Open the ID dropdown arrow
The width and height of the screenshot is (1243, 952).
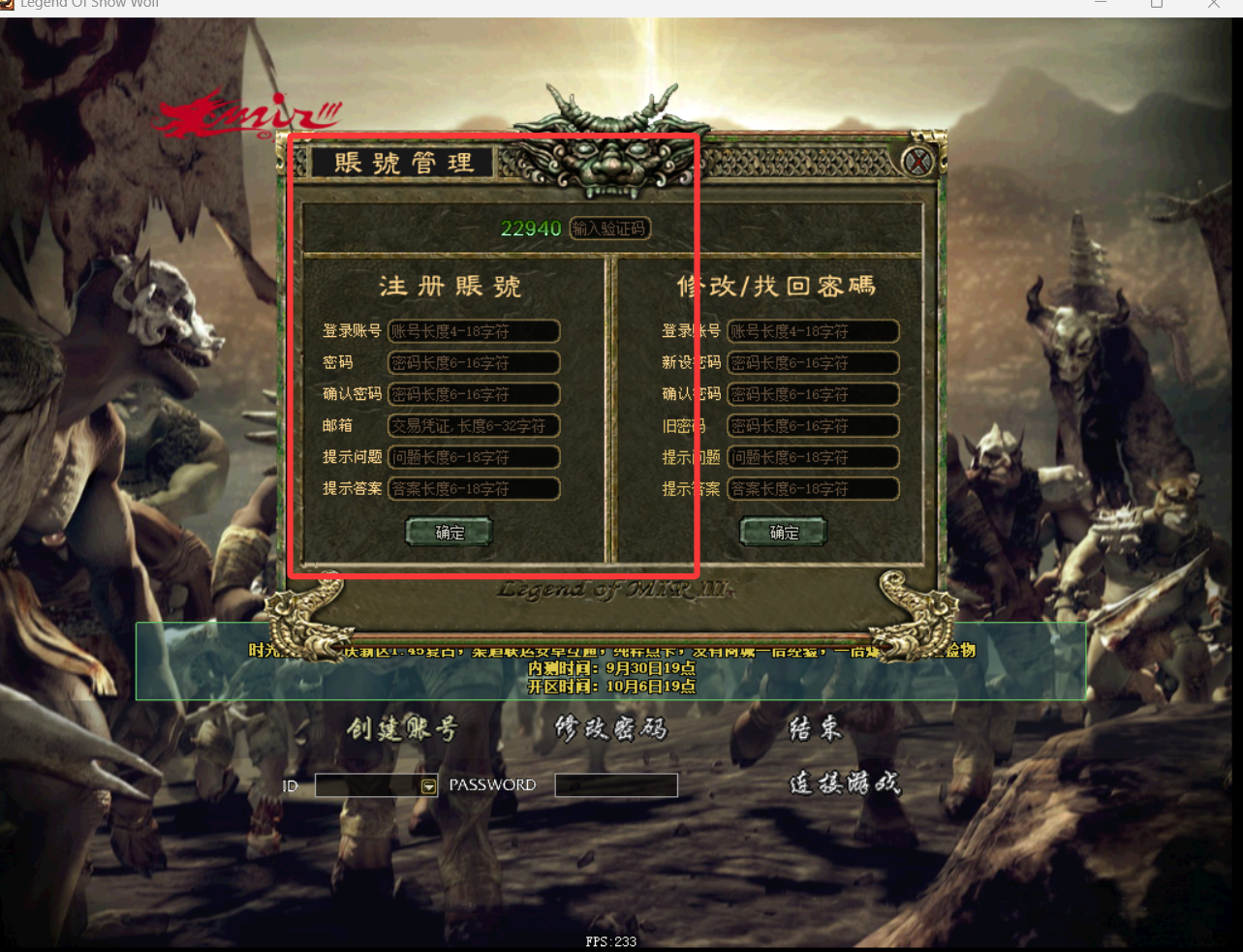coord(429,786)
